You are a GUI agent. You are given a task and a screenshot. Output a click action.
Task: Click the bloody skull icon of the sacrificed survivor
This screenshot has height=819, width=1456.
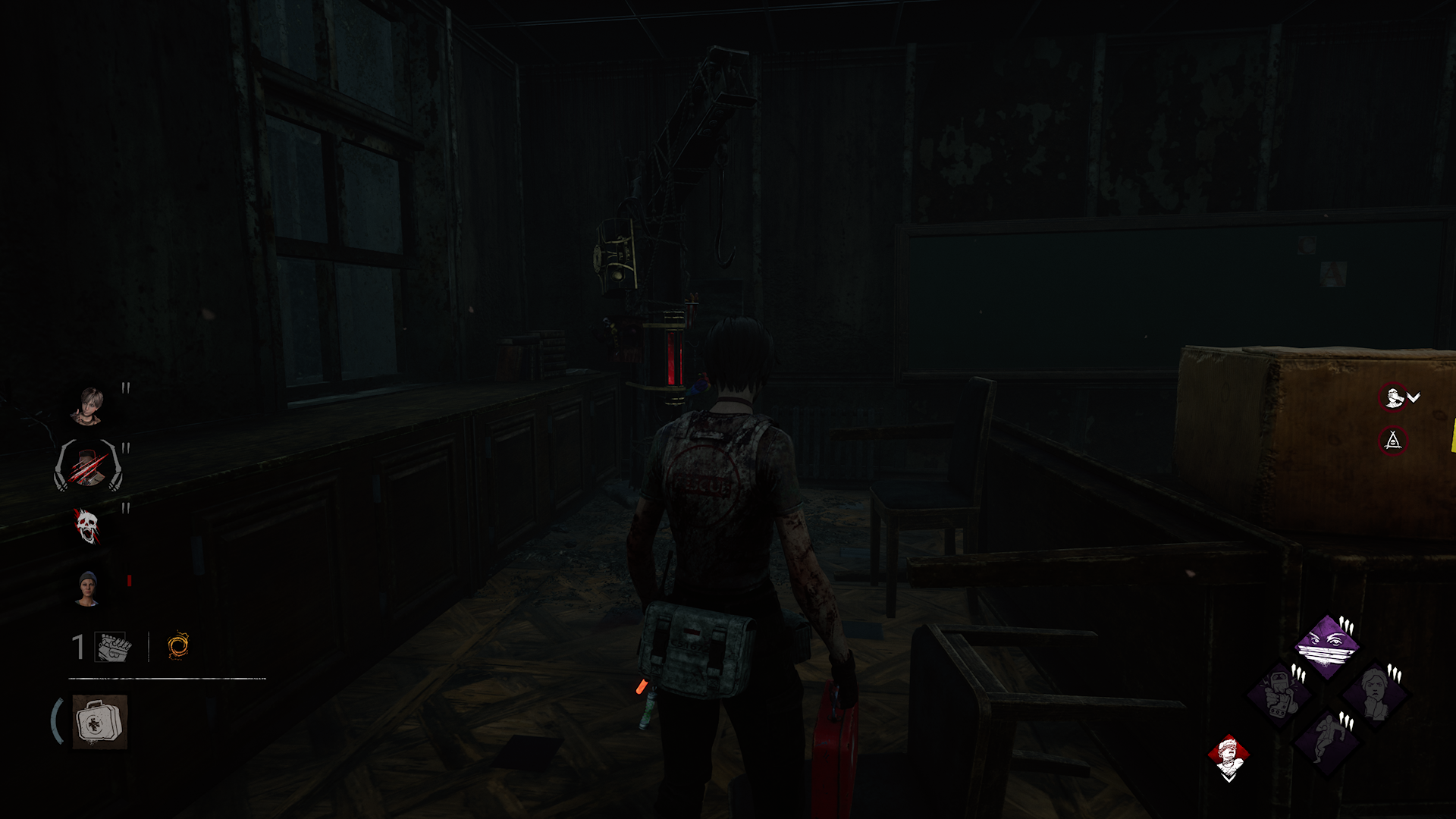pos(87,526)
